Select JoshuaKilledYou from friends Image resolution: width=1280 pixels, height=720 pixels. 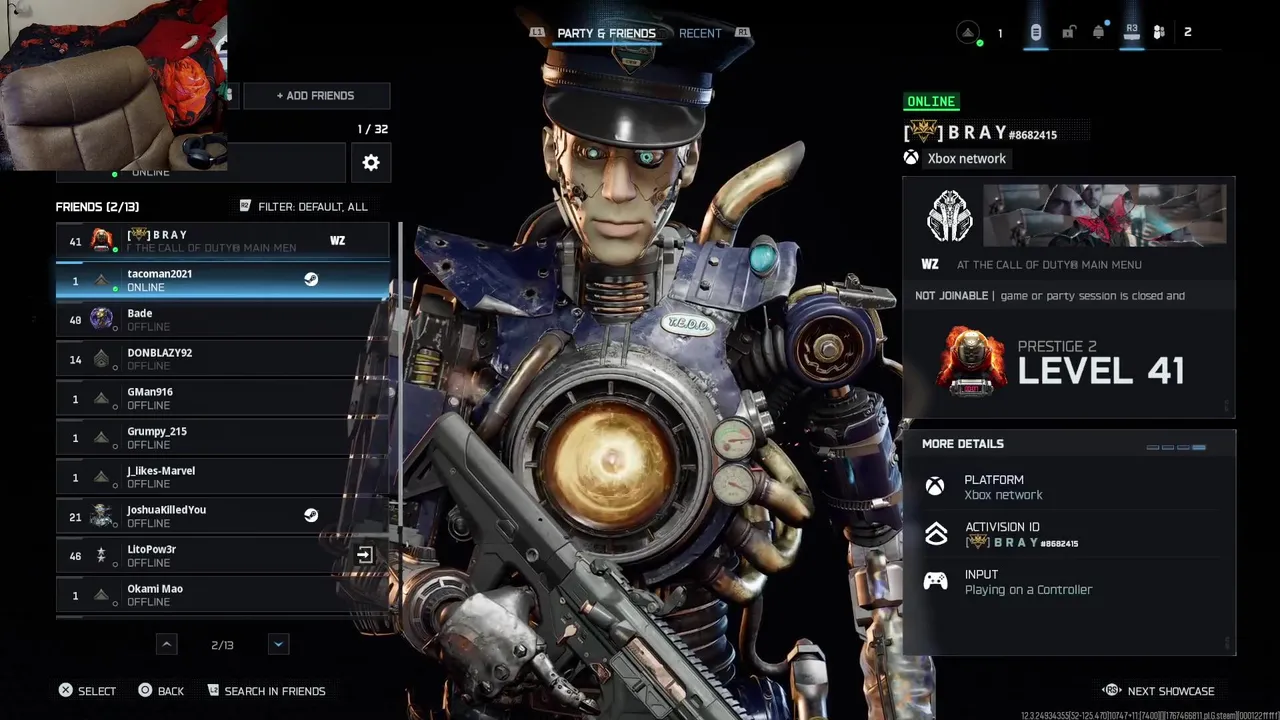pos(222,516)
